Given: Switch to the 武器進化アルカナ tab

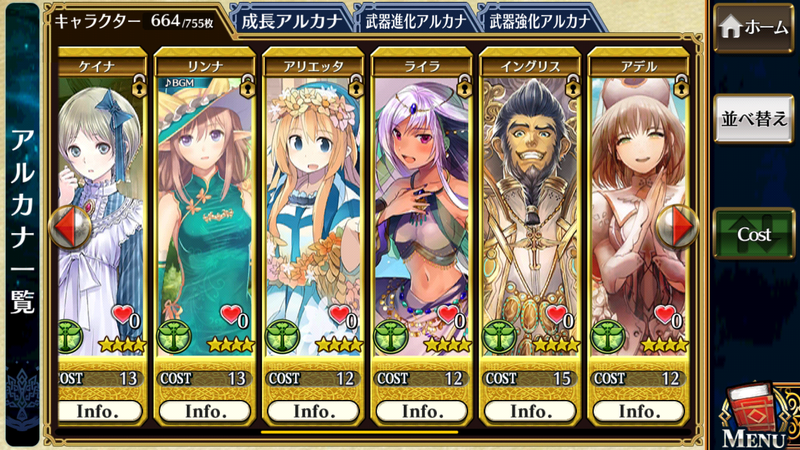Looking at the screenshot, I should point(411,19).
